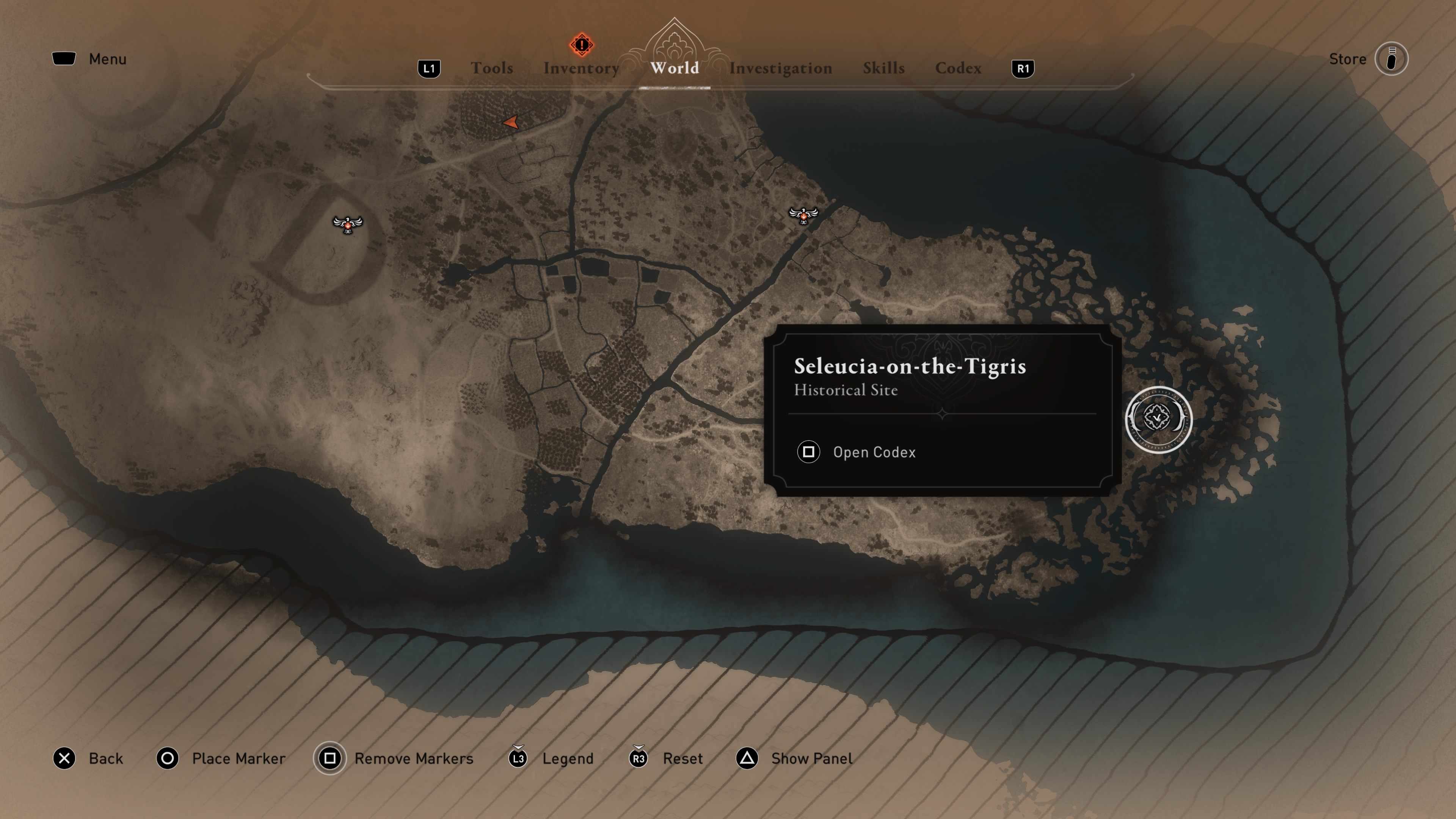Go to the Investigation tab
The image size is (1456, 819).
pyautogui.click(x=780, y=68)
